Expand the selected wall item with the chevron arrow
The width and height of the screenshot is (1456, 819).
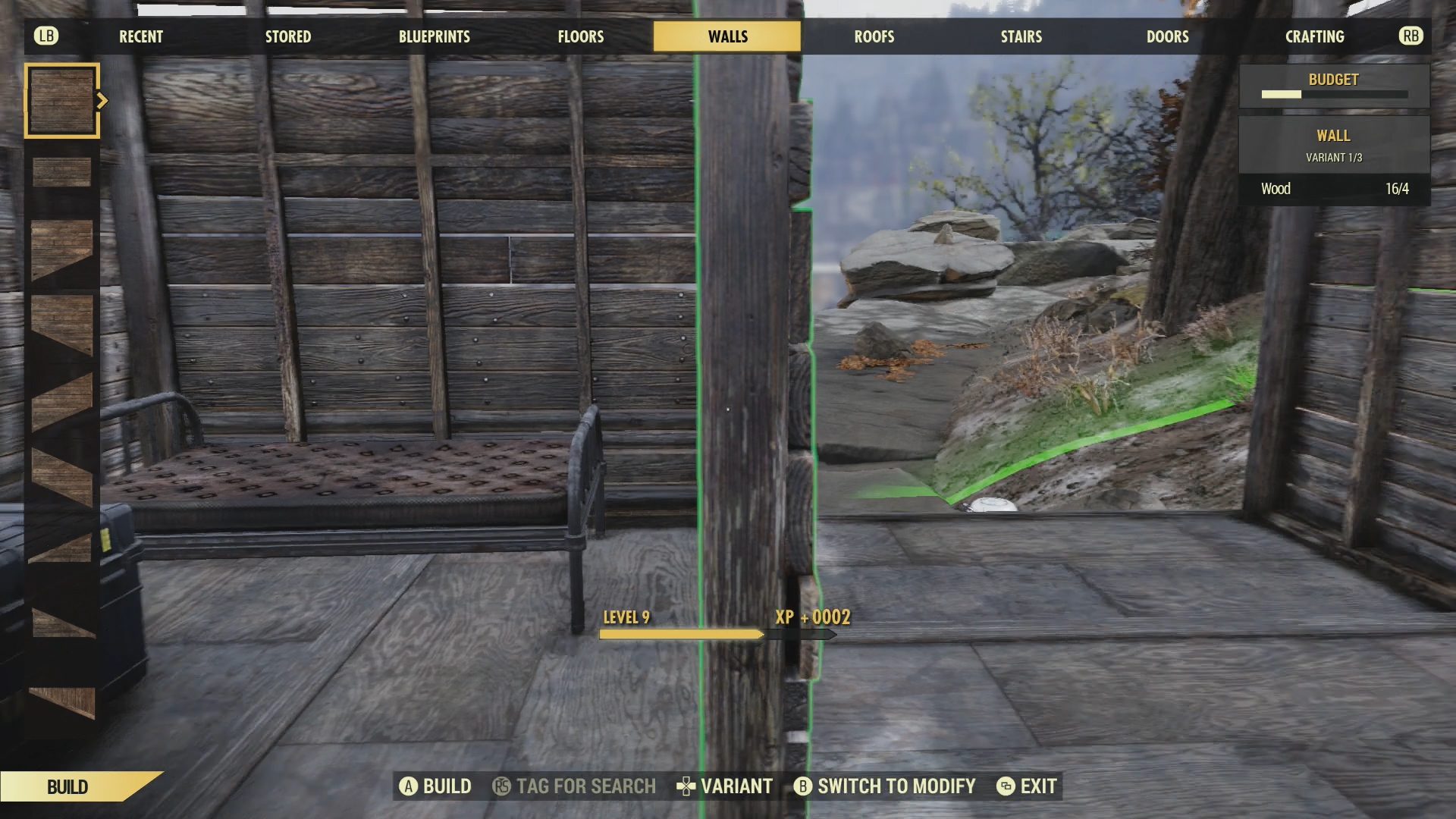(103, 99)
